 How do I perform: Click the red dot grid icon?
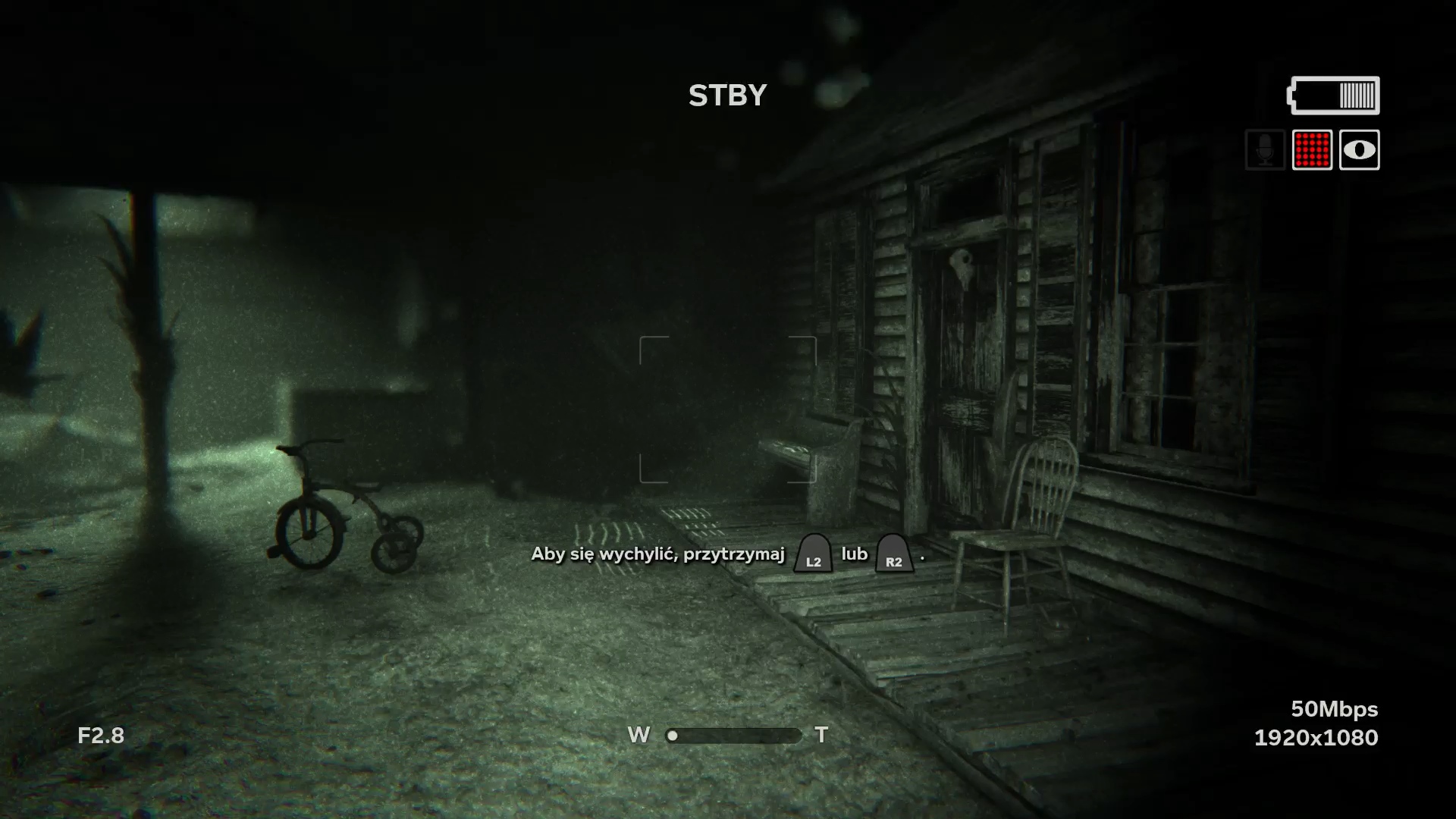tap(1312, 150)
